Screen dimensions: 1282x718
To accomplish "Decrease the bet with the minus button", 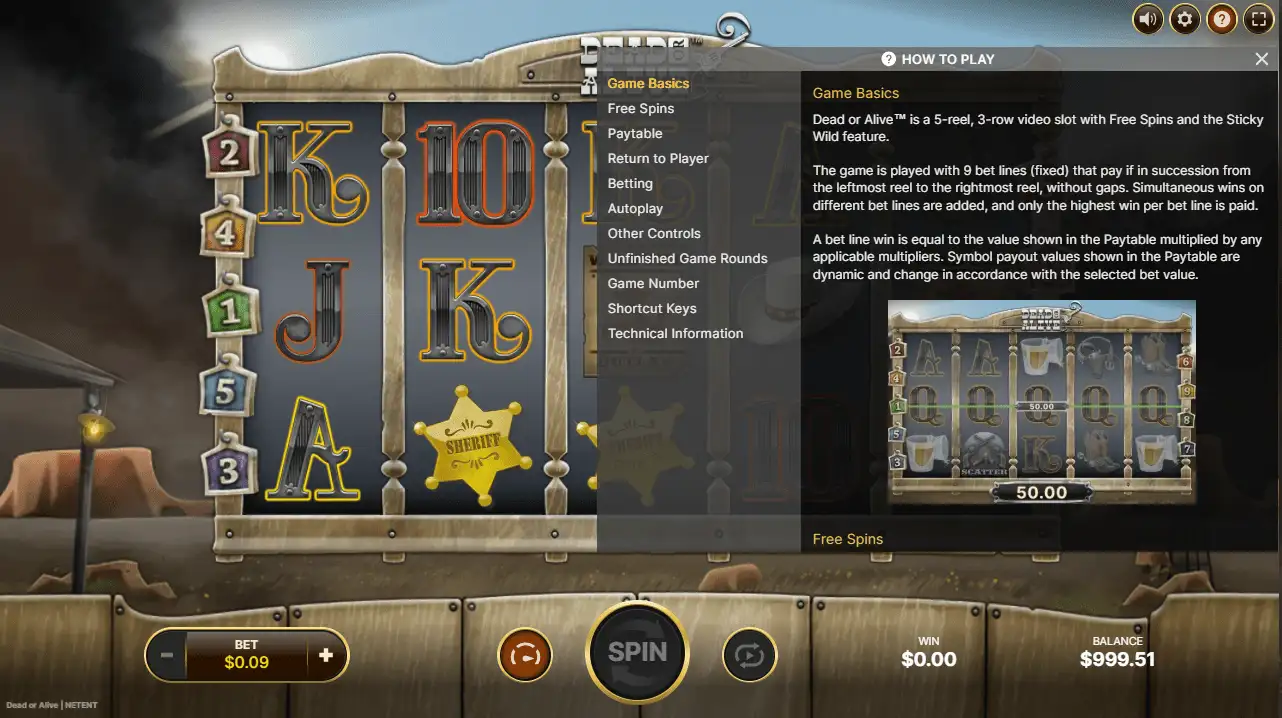I will pyautogui.click(x=167, y=656).
